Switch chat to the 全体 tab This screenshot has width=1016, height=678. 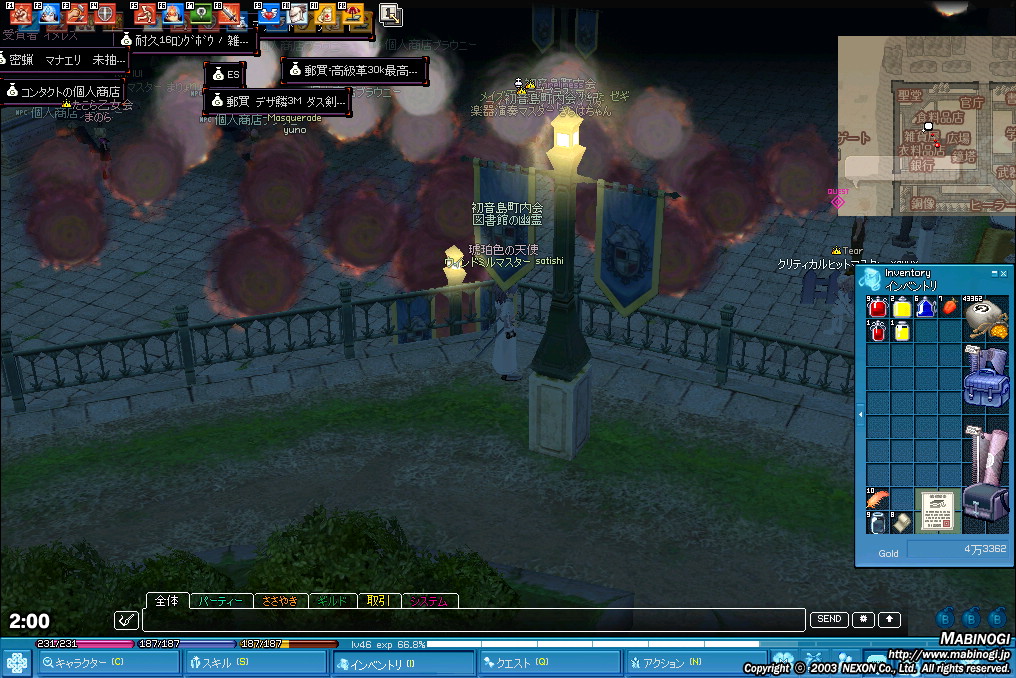(168, 601)
